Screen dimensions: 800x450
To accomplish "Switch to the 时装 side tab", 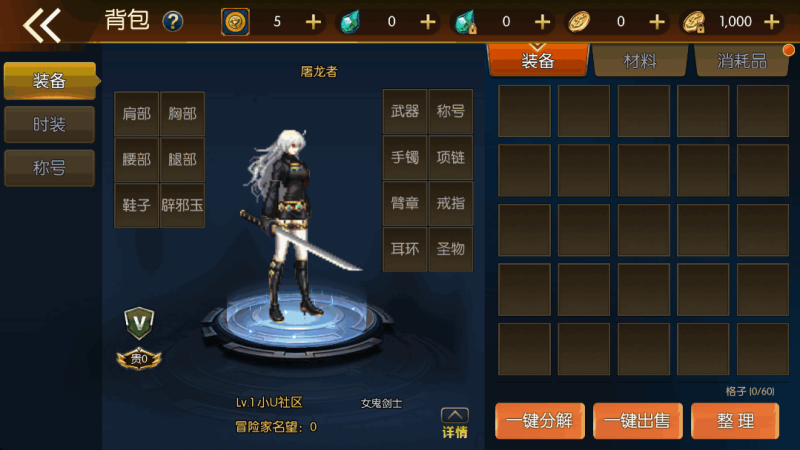I will click(x=49, y=124).
